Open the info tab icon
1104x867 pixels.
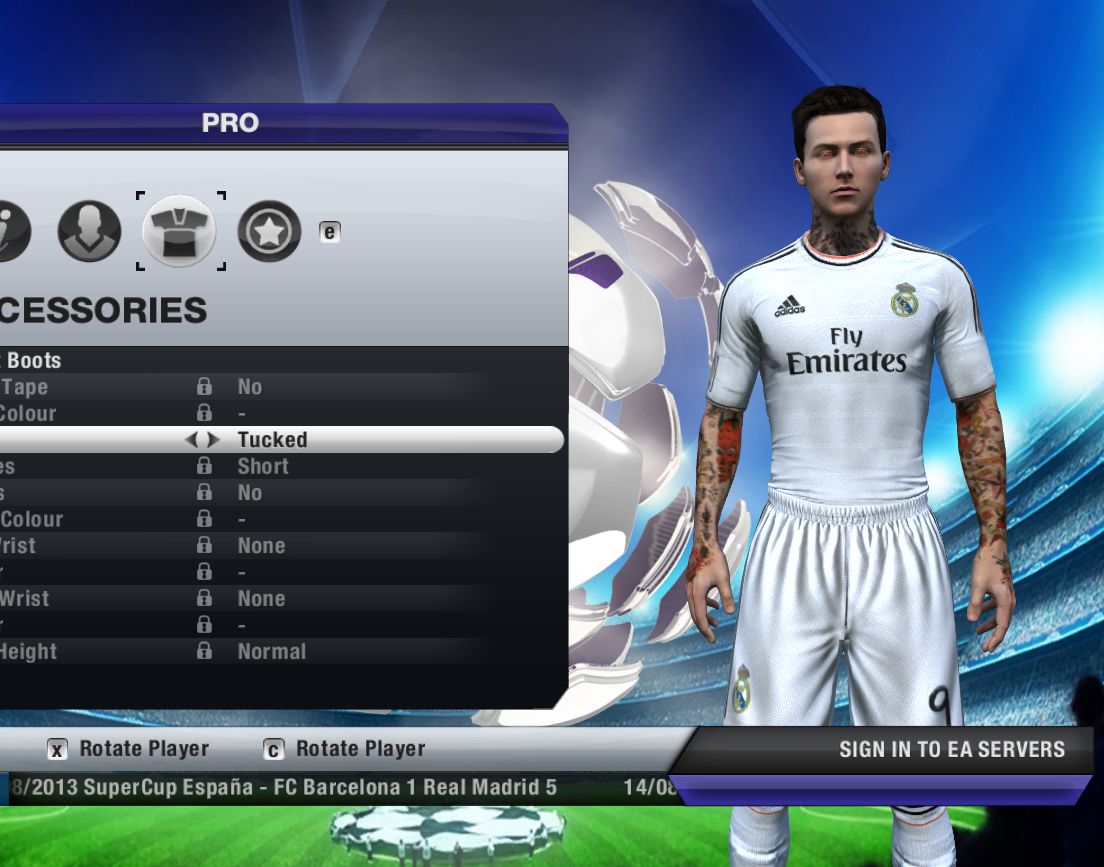click(12, 231)
